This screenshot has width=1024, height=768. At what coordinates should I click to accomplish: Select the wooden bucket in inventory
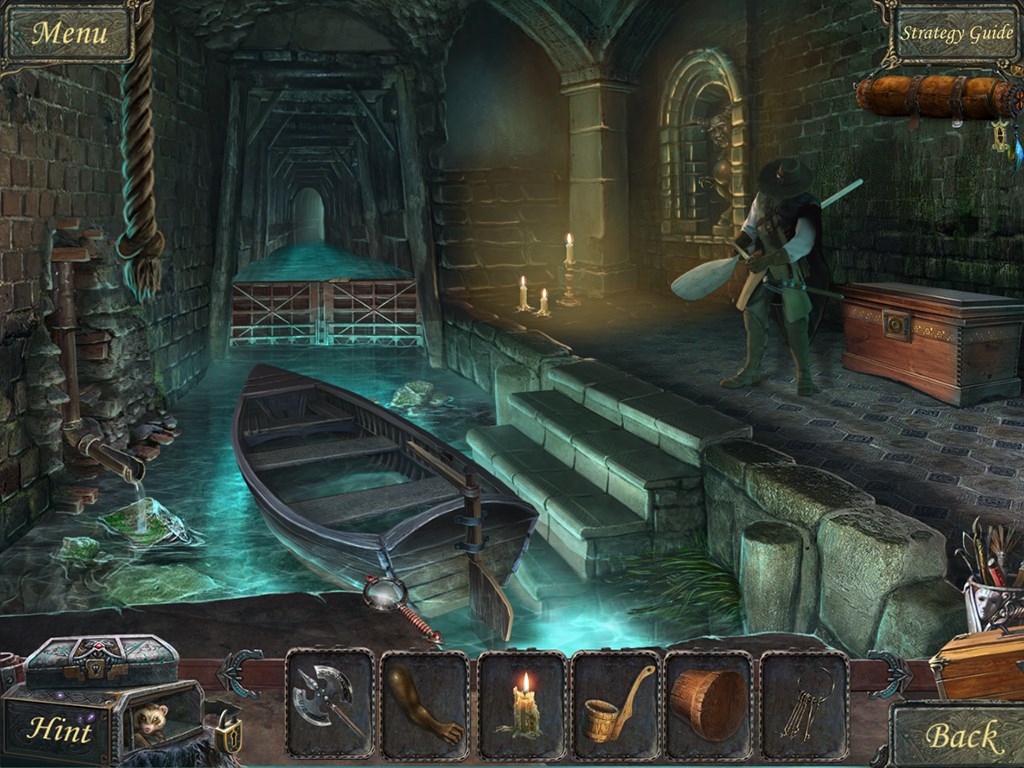(x=710, y=703)
